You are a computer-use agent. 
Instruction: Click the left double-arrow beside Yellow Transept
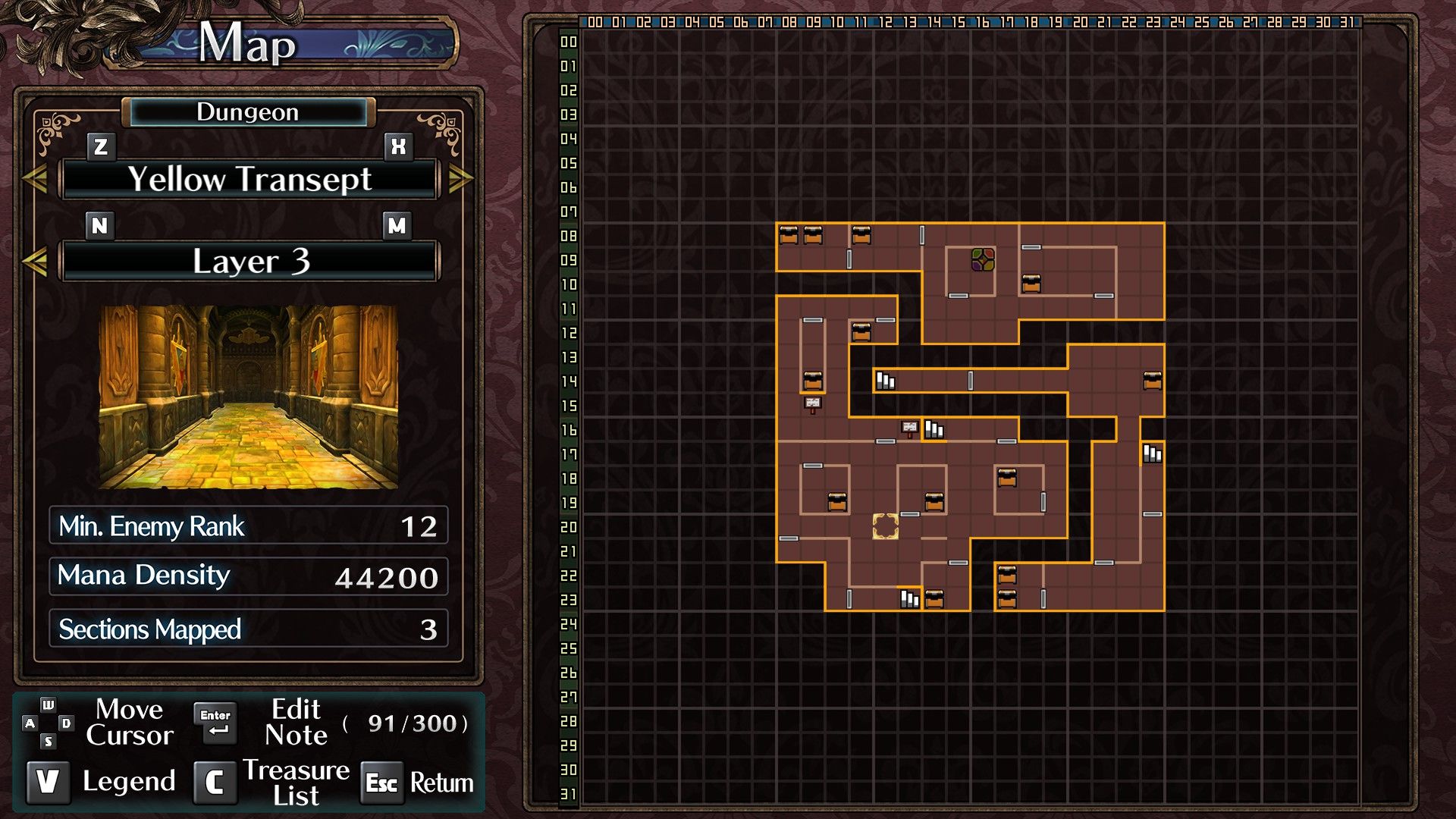(x=36, y=178)
